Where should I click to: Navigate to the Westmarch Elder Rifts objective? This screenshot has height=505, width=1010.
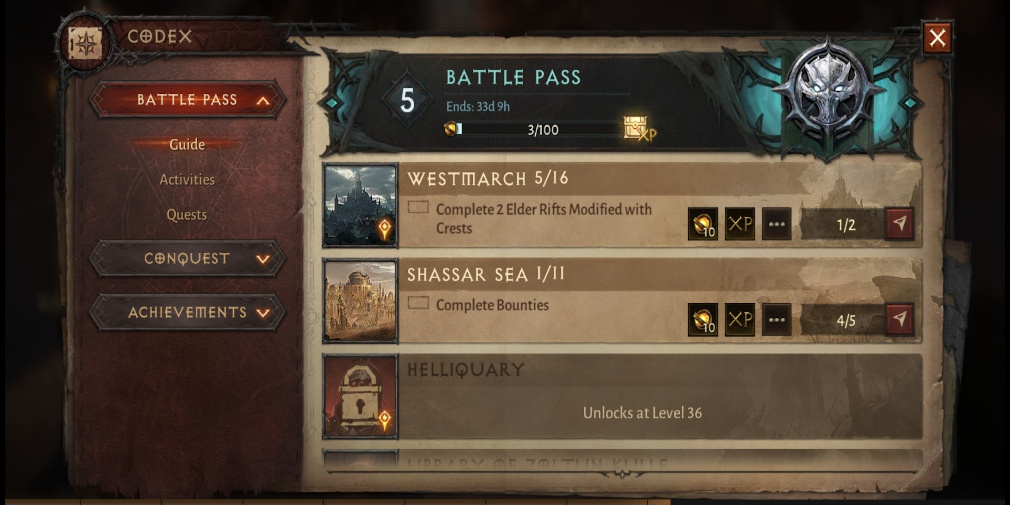click(x=899, y=224)
